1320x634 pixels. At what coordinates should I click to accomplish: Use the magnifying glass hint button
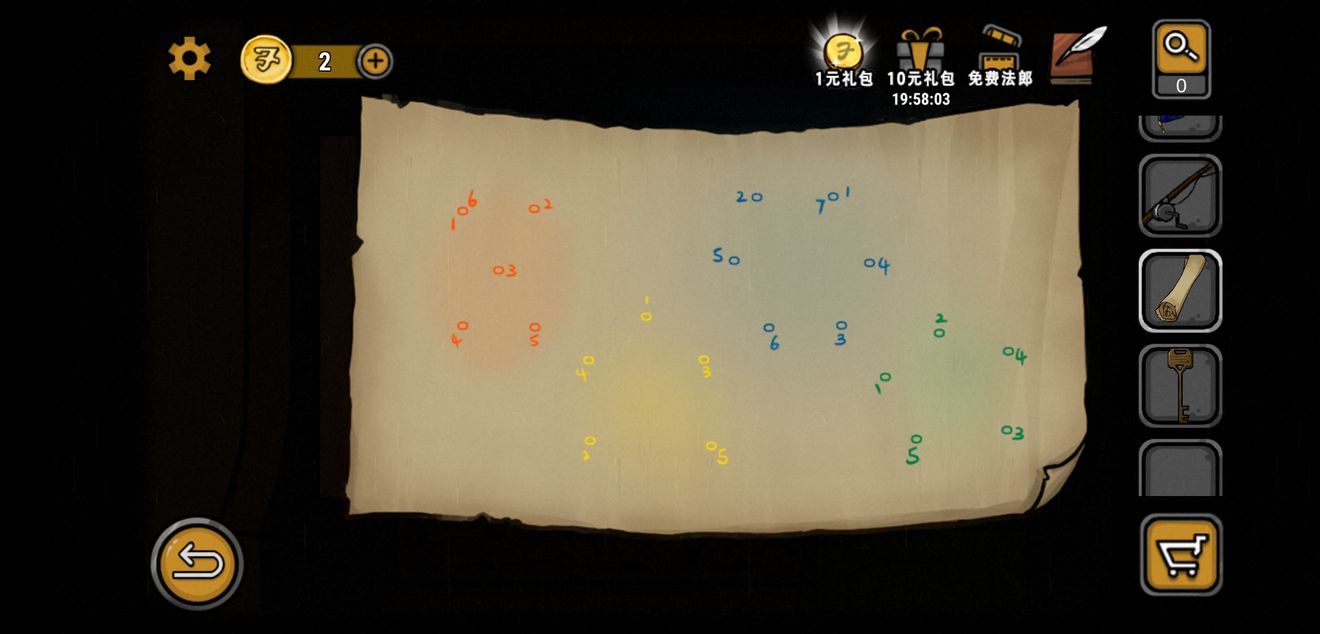tap(1181, 58)
